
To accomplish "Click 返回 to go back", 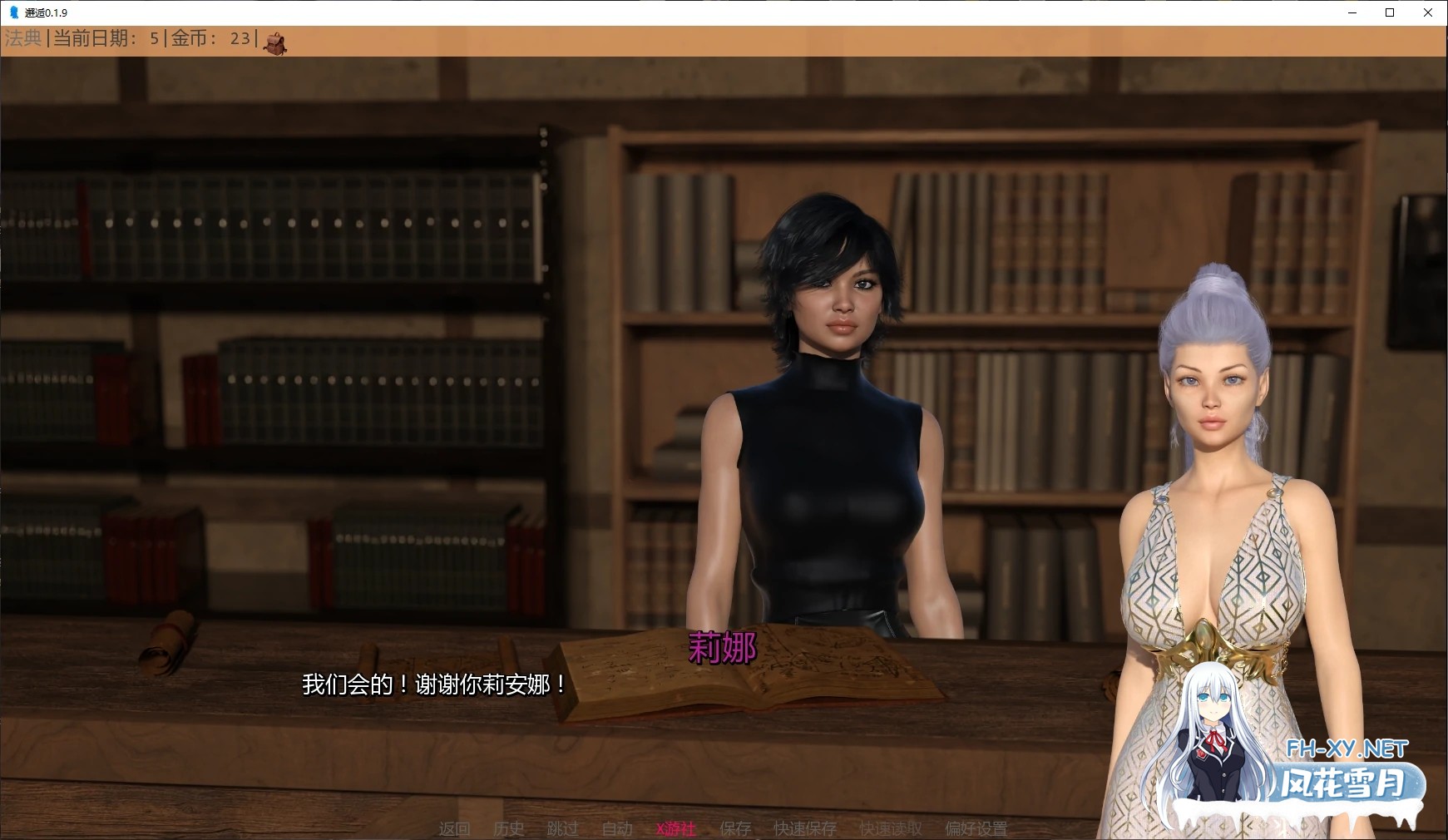I will pos(453,828).
